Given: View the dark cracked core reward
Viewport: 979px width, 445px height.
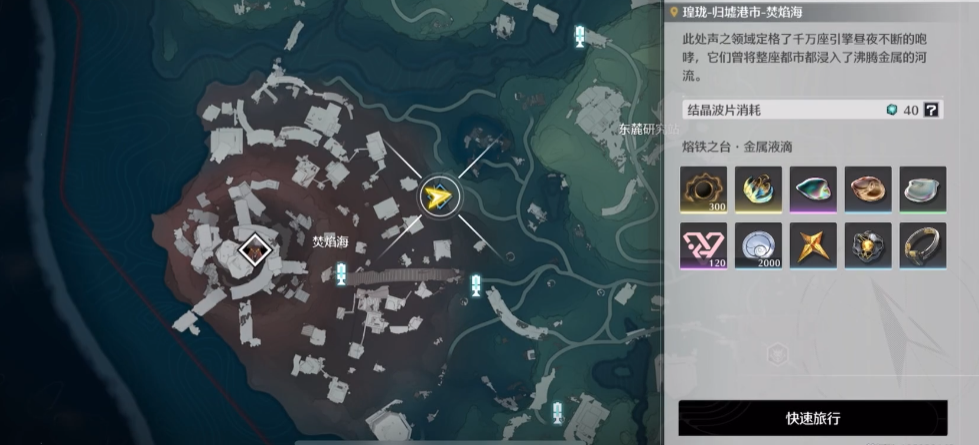Looking at the screenshot, I should pyautogui.click(x=867, y=245).
